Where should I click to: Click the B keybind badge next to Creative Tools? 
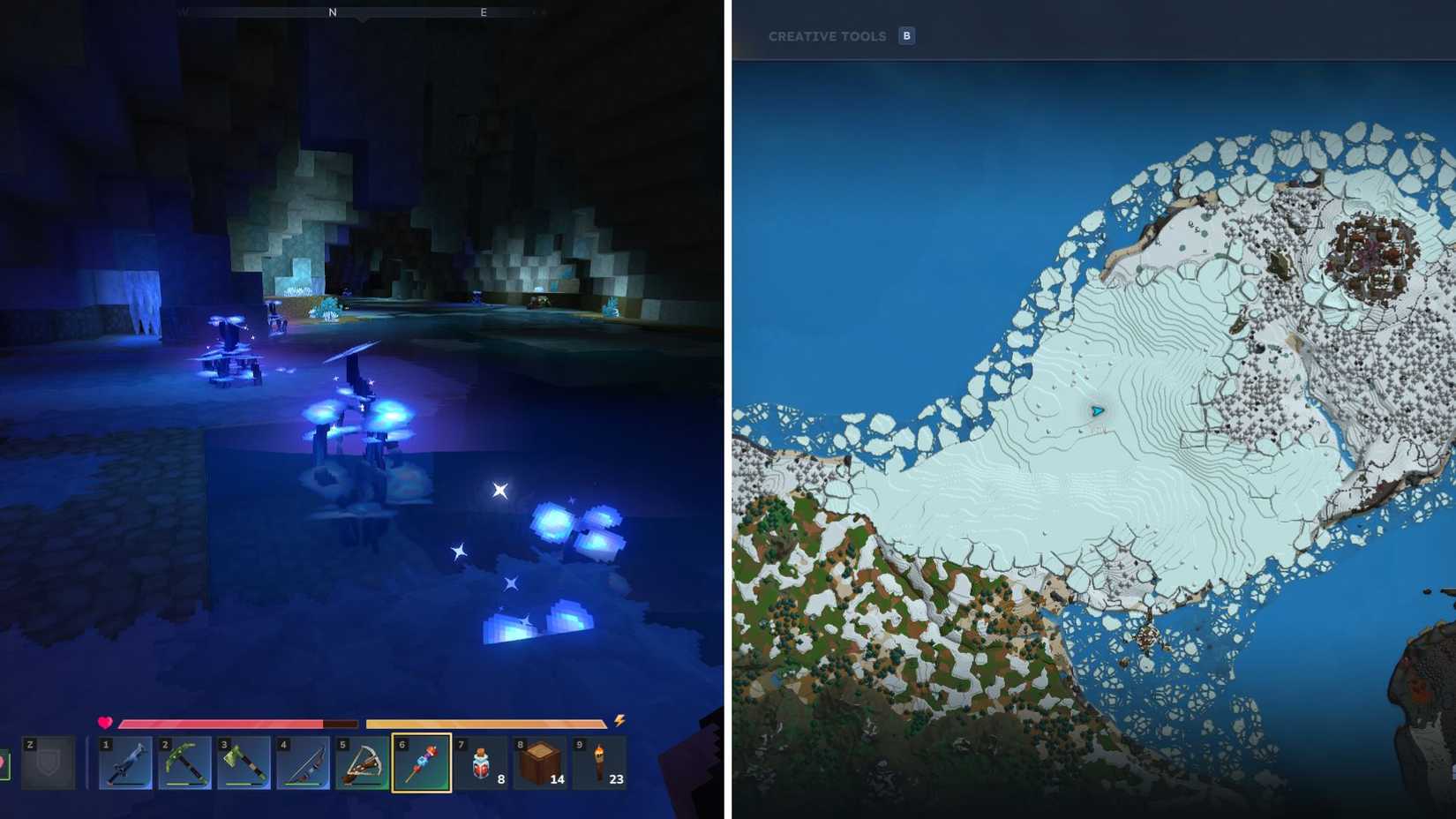click(x=906, y=36)
